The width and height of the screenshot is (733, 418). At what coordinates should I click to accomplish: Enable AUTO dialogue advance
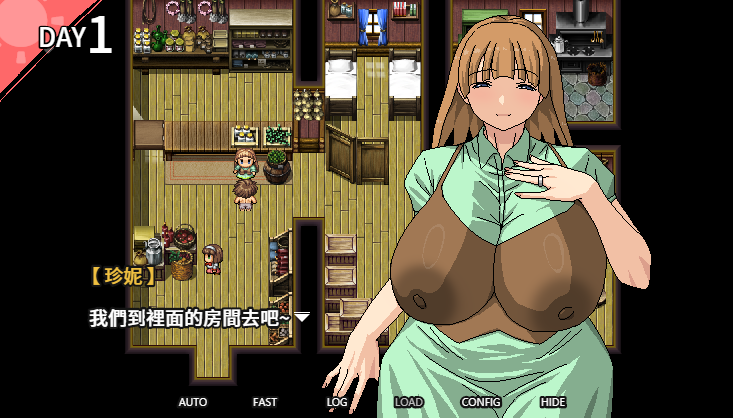coord(193,402)
